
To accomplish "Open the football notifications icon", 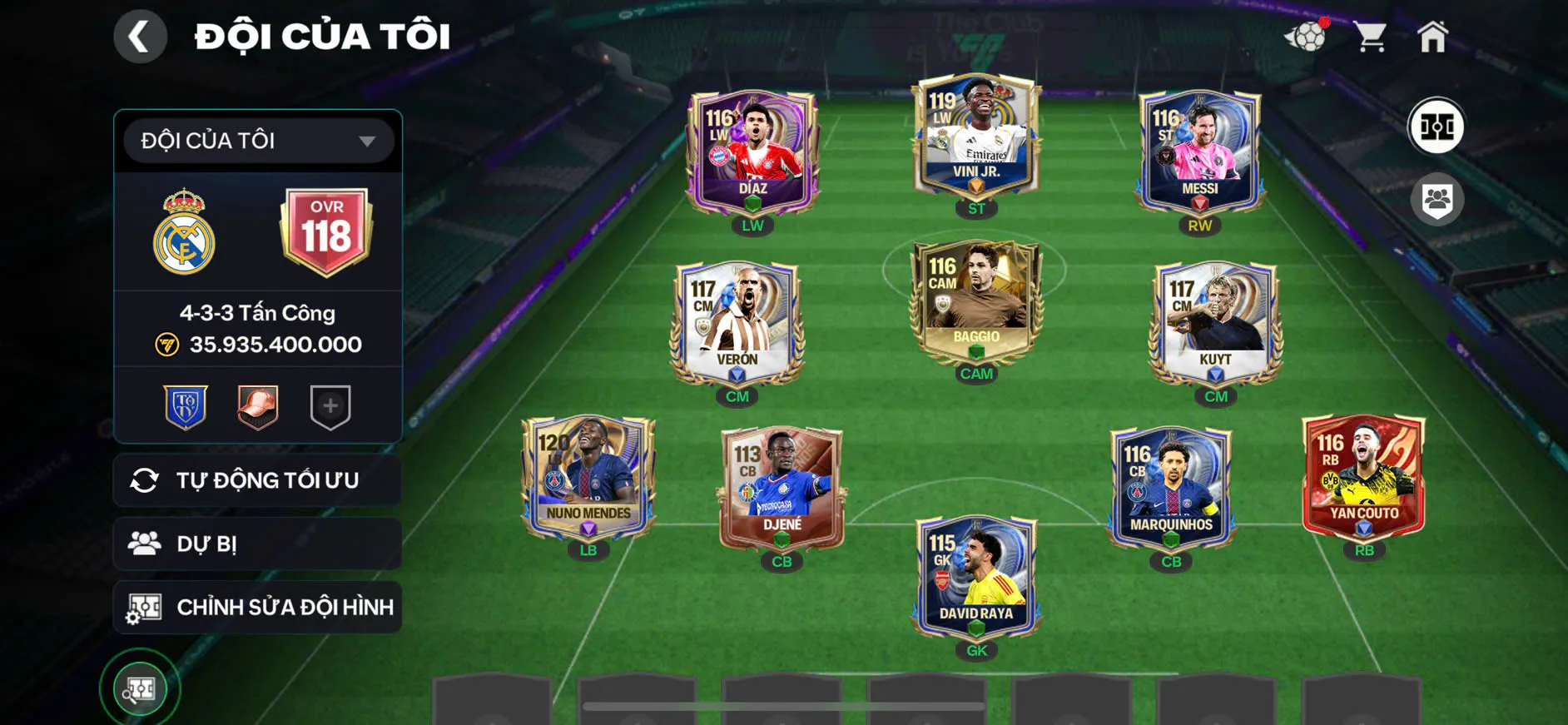I will coord(1307,37).
